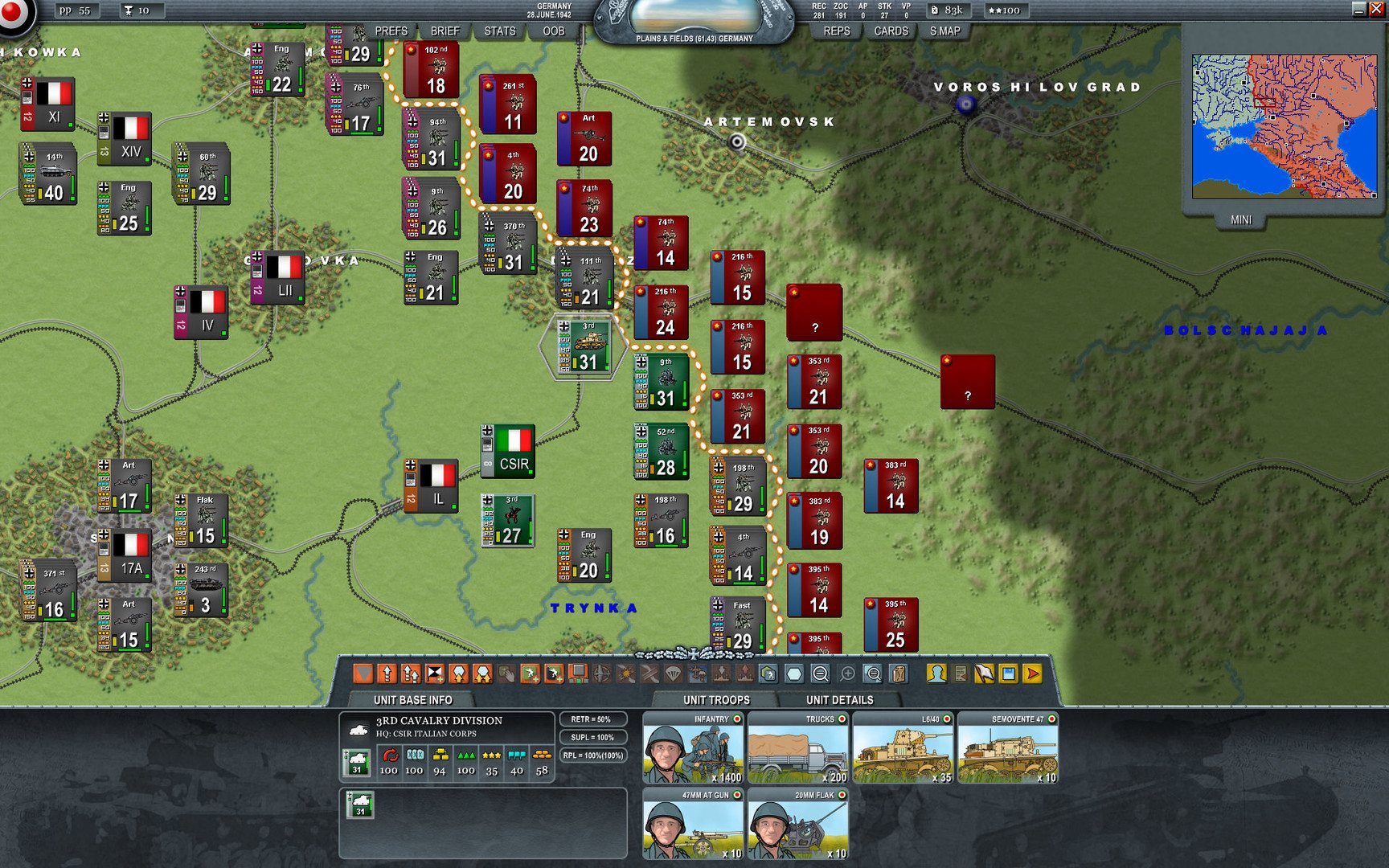The height and width of the screenshot is (868, 1389).
Task: Choose the 20mm Flak troop card
Action: [x=797, y=824]
